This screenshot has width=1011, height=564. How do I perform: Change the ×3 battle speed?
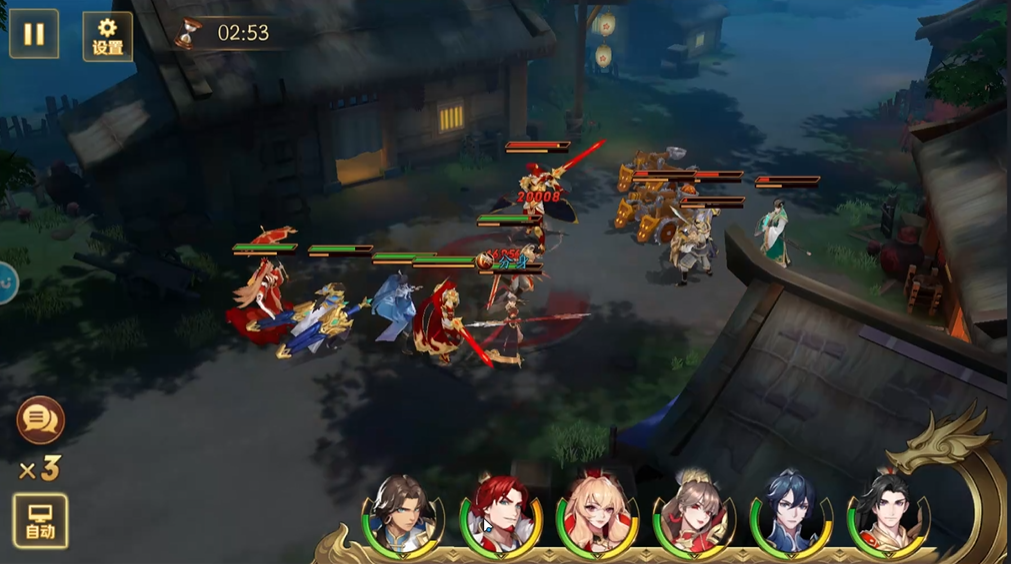[x=39, y=468]
